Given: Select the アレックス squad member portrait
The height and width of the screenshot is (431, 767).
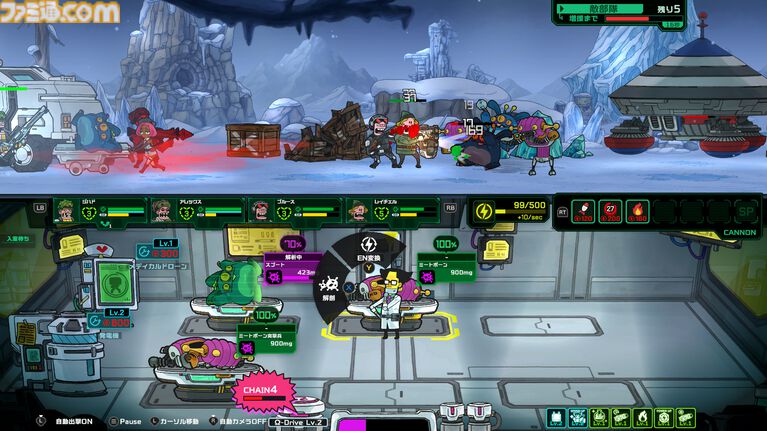Looking at the screenshot, I should [x=163, y=211].
